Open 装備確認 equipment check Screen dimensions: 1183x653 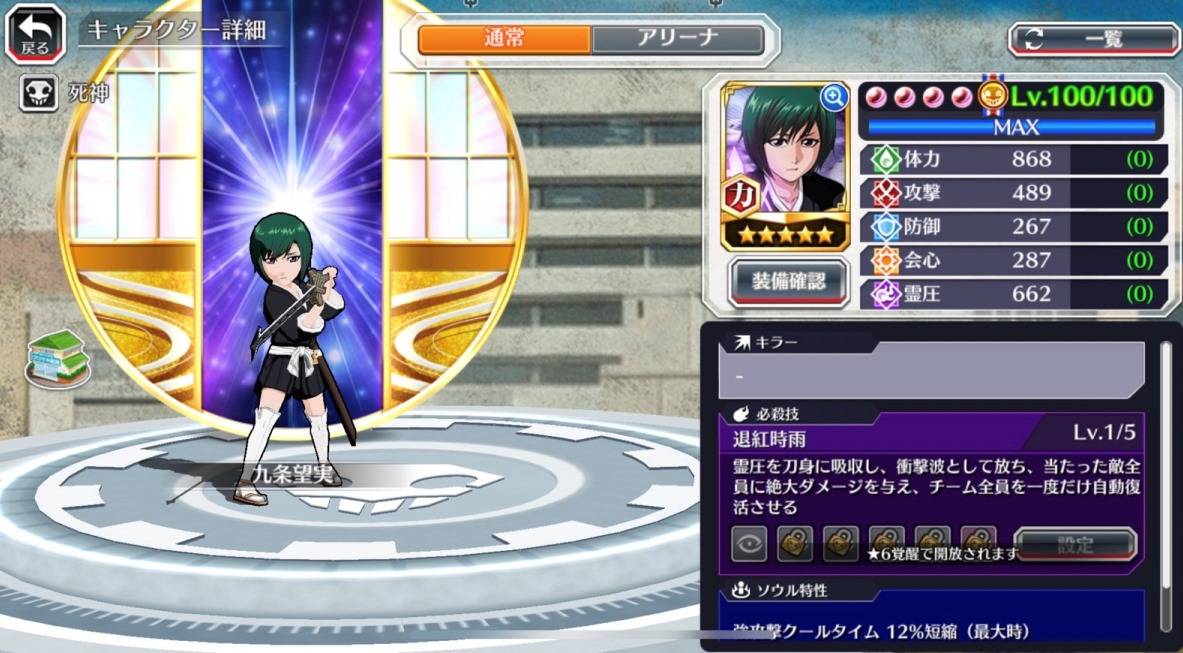tap(789, 281)
